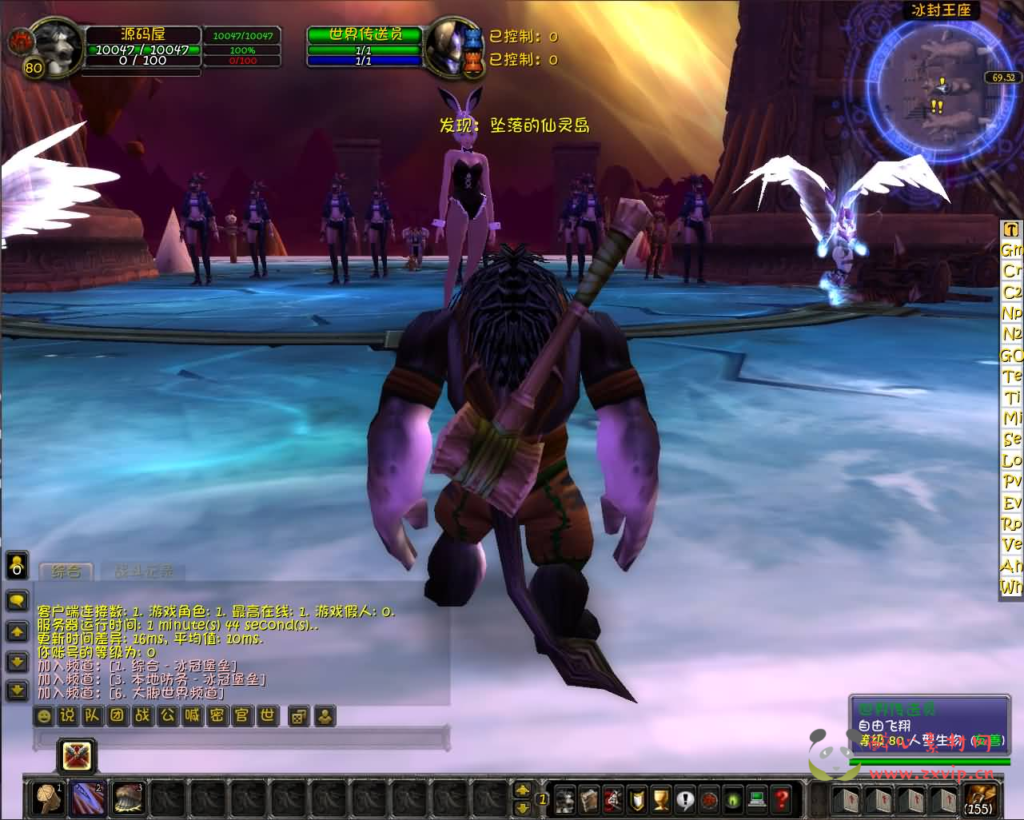Use the second action bar ability

tap(87, 798)
